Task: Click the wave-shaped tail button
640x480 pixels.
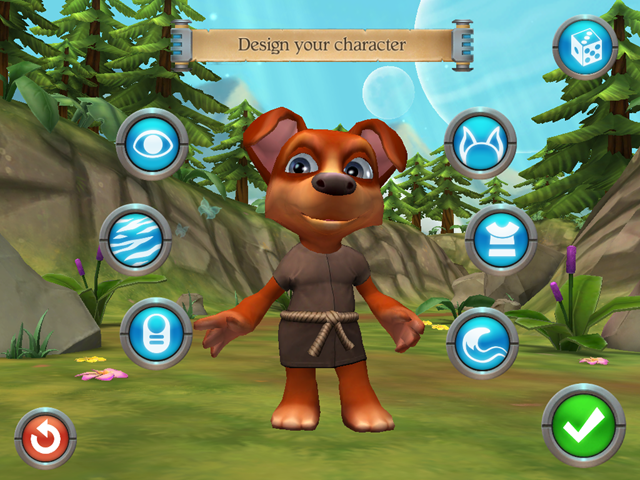Action: tap(482, 342)
